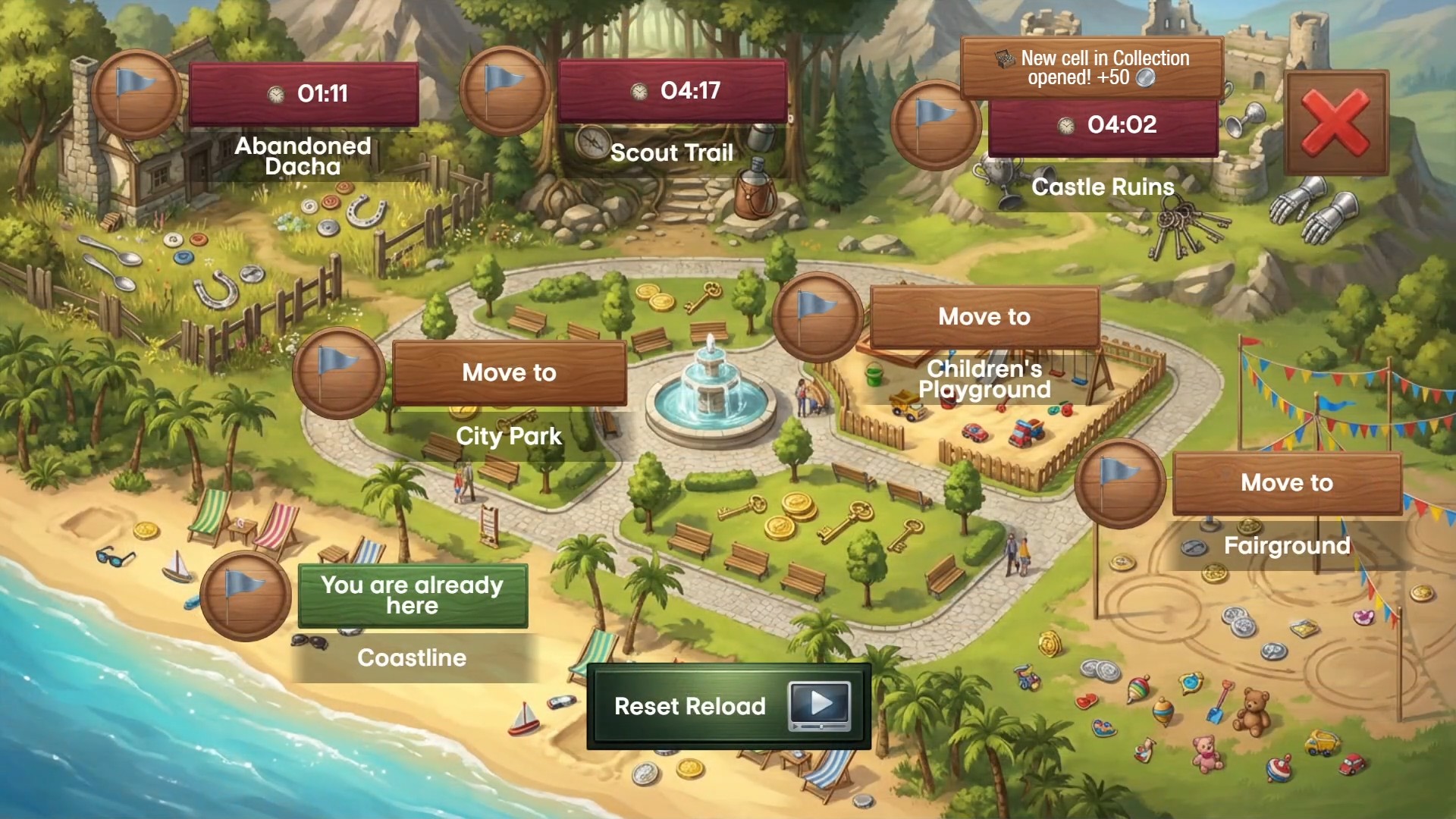1456x819 pixels.
Task: Click Move to beside the Fairground
Action: [x=1286, y=483]
